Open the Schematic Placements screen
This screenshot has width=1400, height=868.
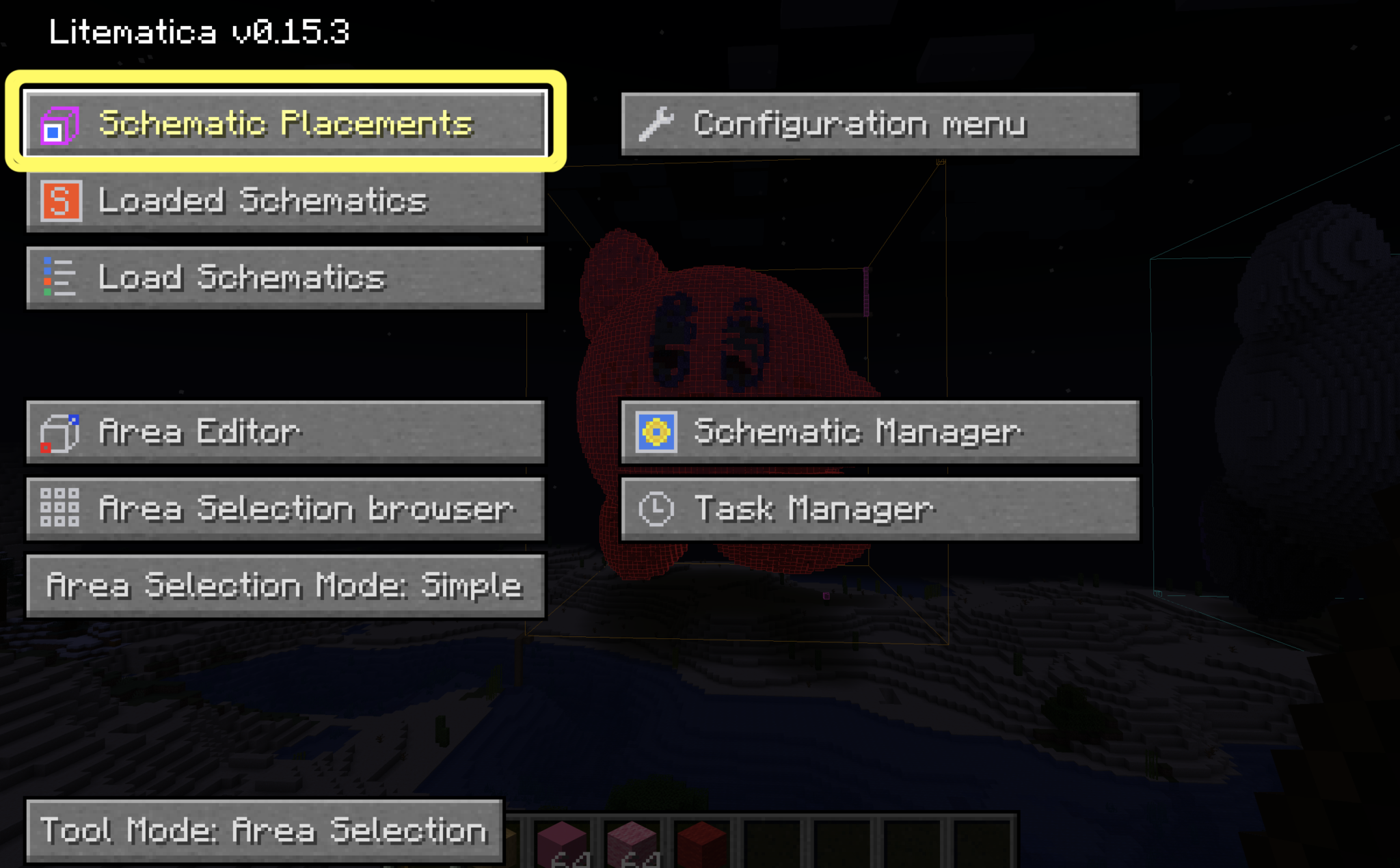(287, 124)
